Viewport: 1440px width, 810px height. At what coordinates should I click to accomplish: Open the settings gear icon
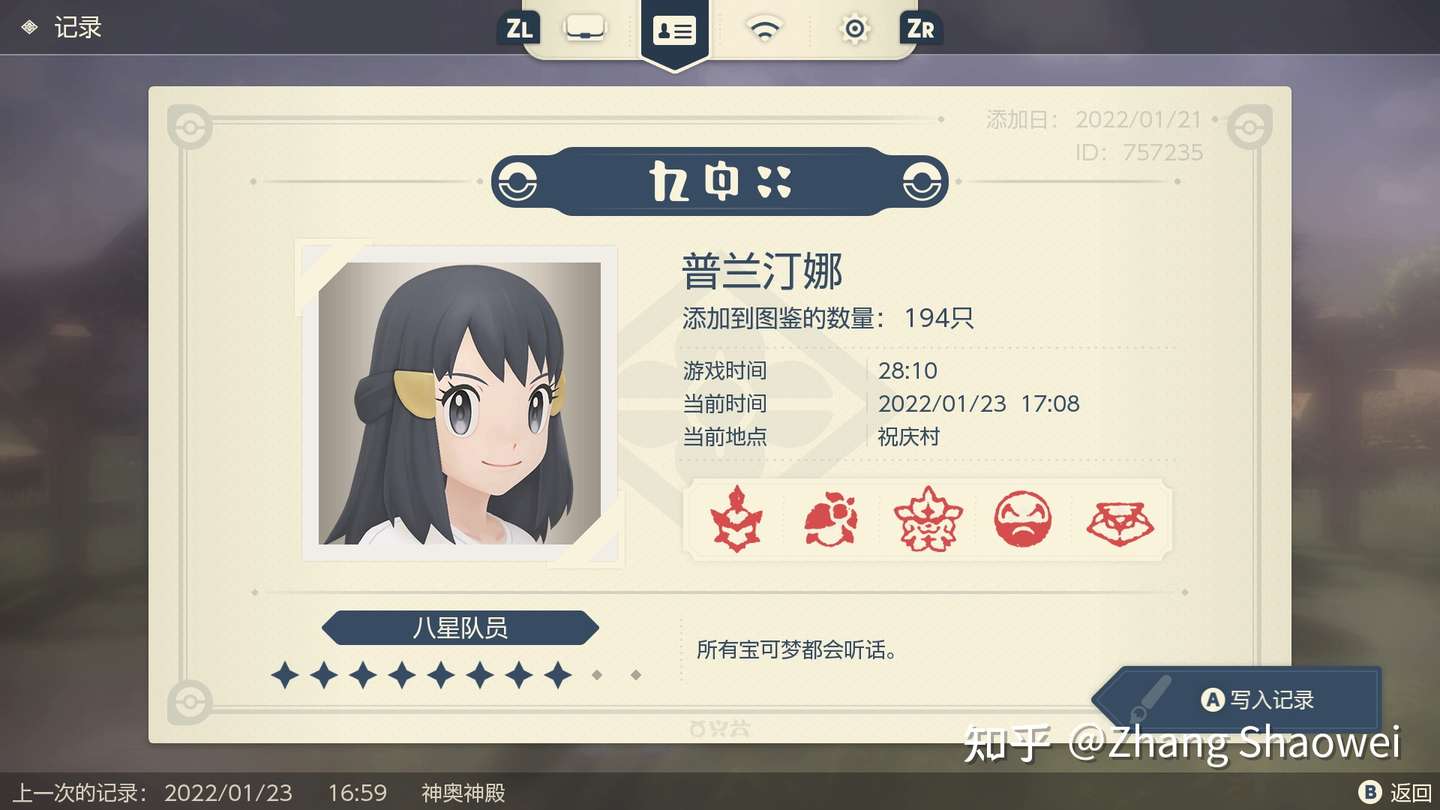coord(853,28)
